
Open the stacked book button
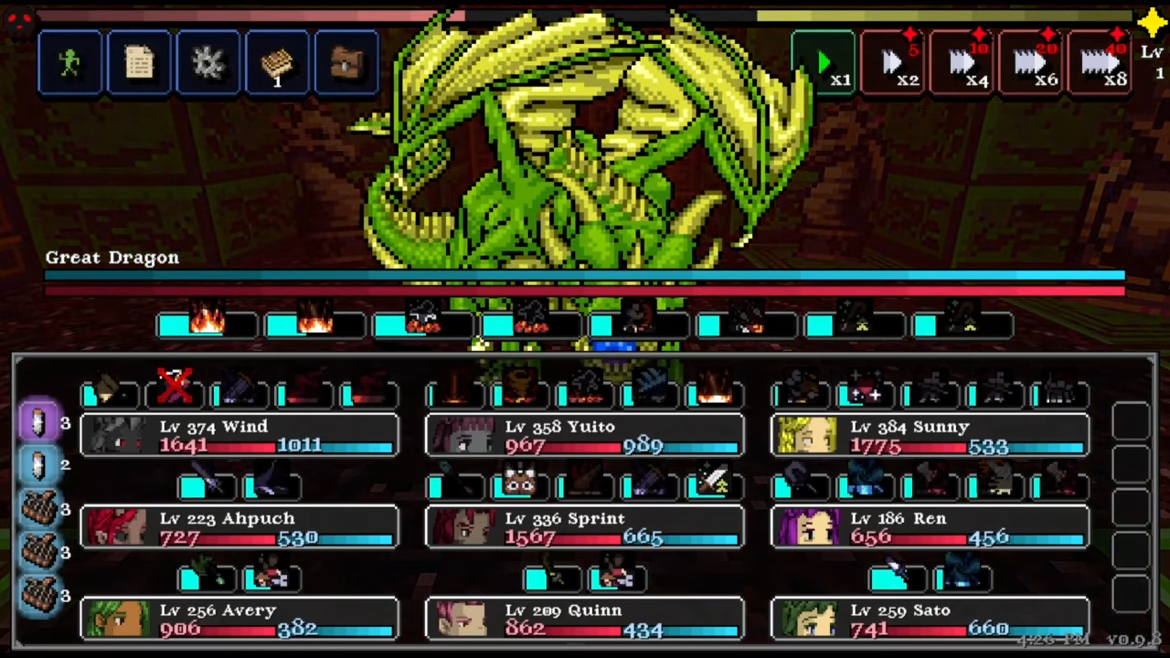click(277, 64)
